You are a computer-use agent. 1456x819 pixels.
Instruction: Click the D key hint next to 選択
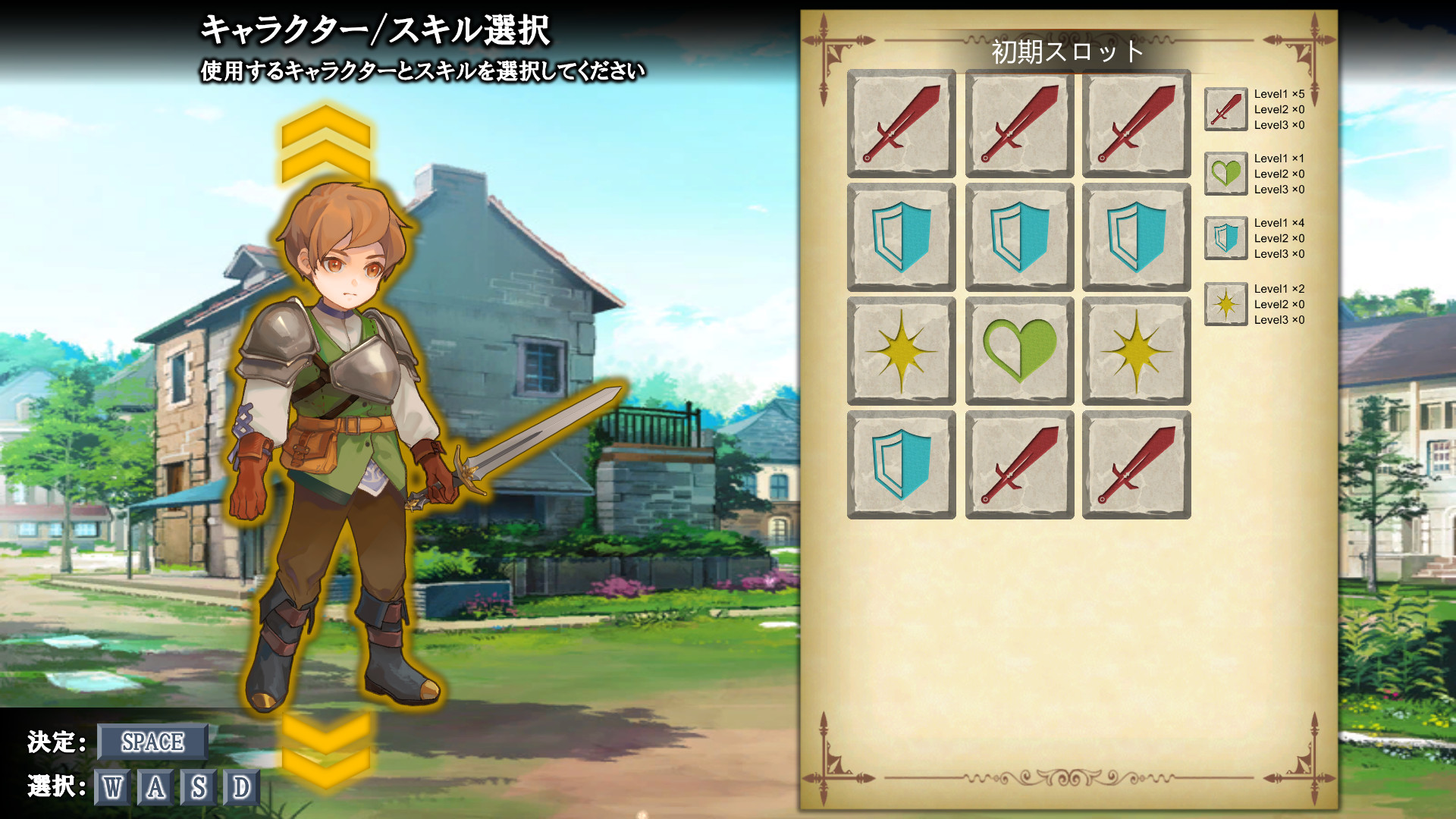click(241, 789)
